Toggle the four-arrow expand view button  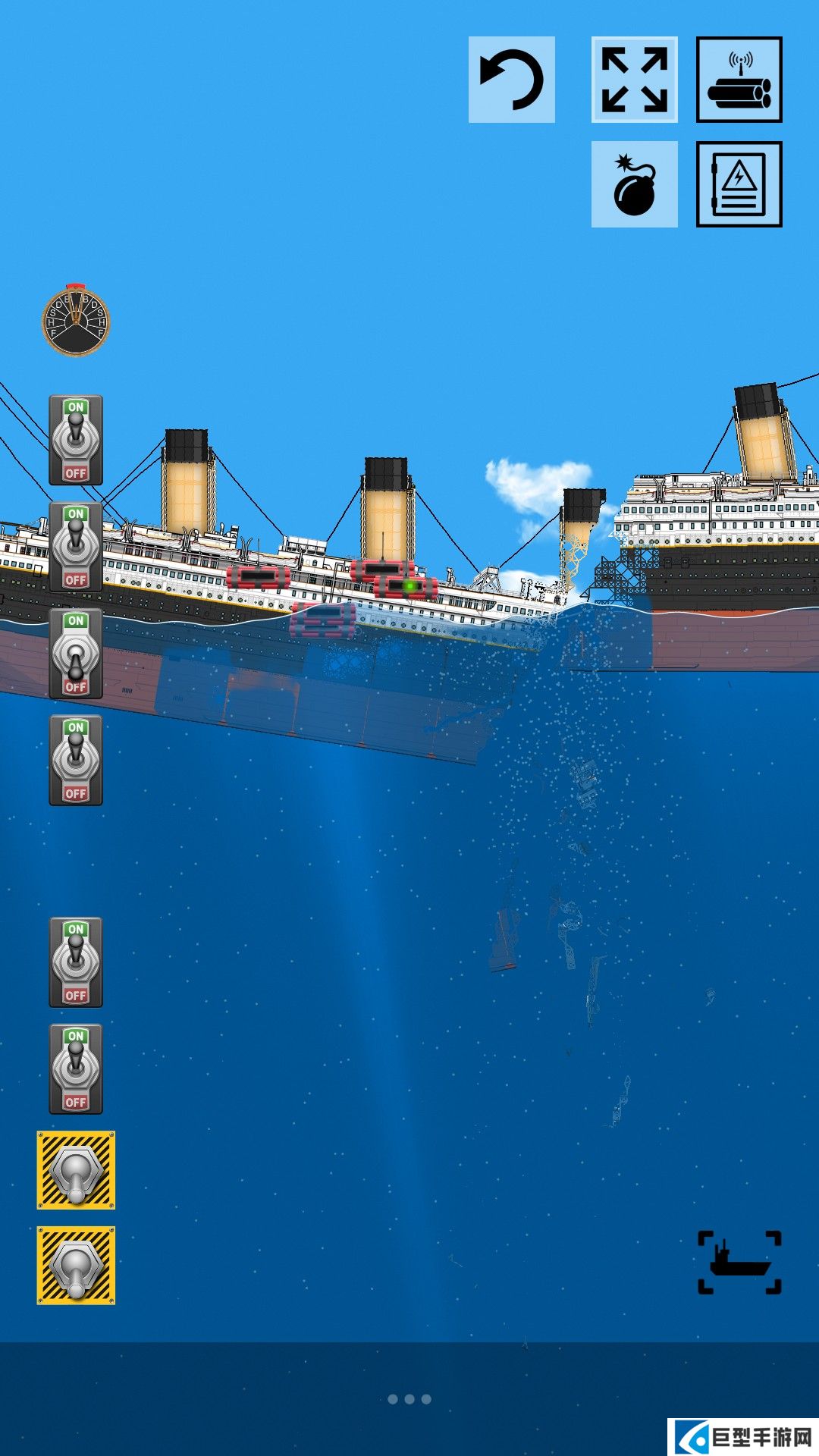(x=634, y=80)
